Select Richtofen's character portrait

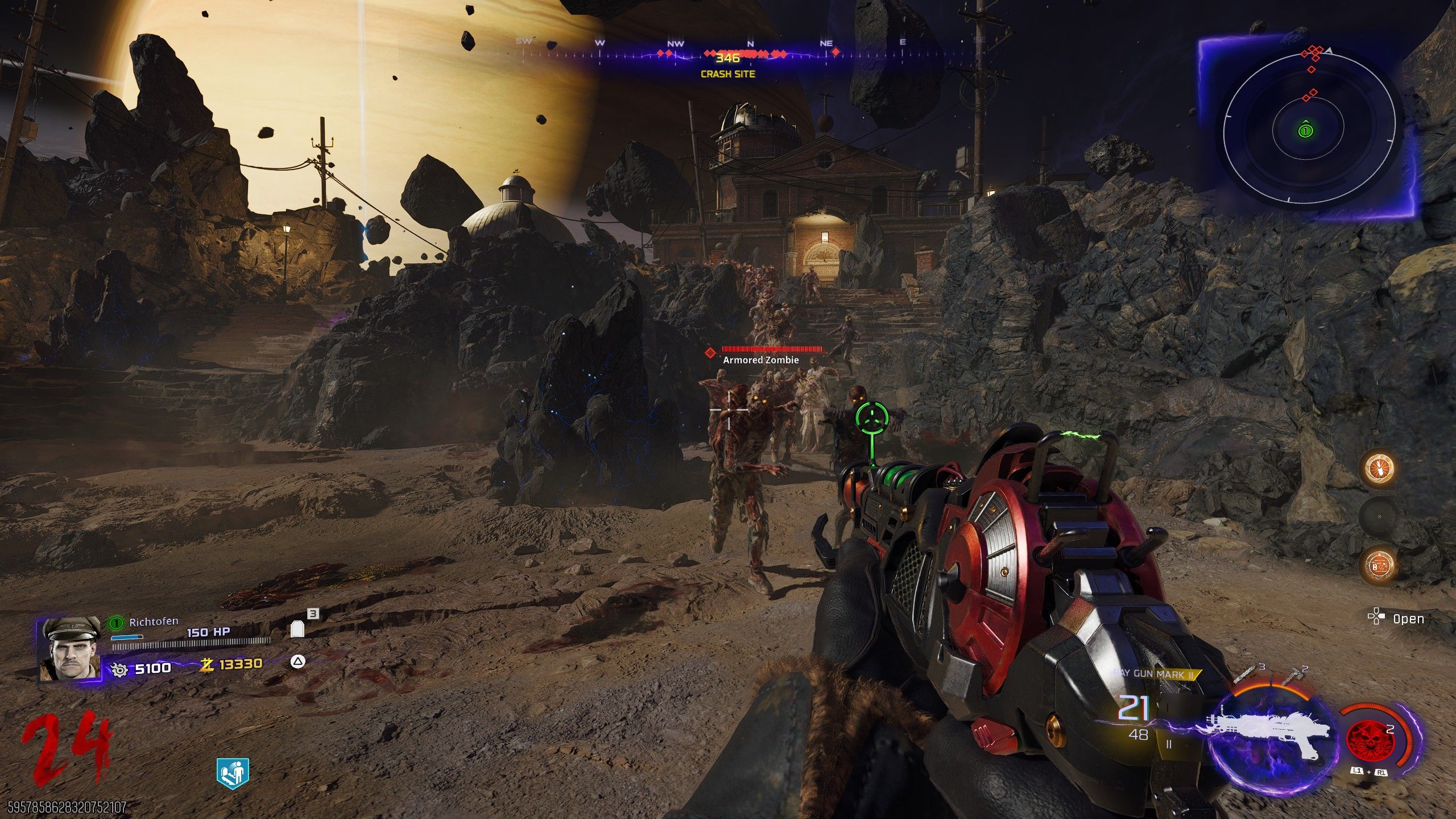69,650
